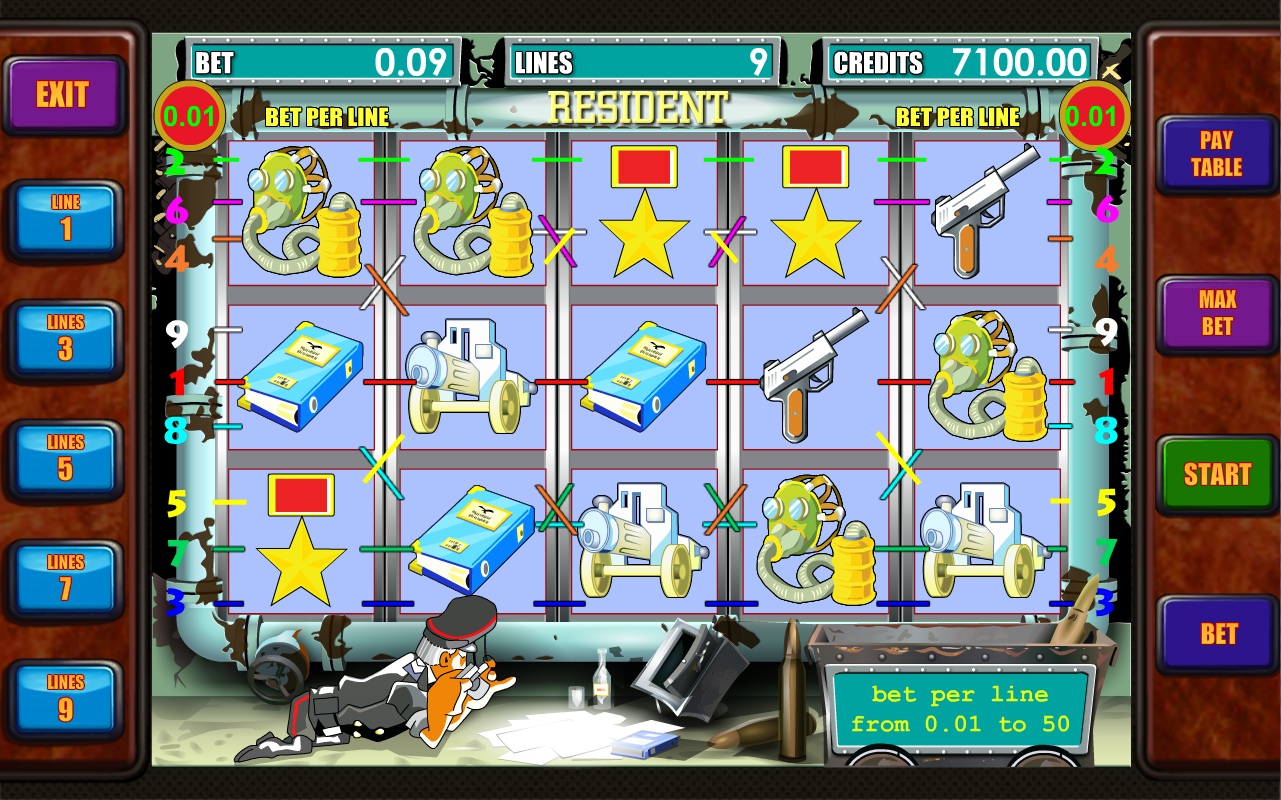
Task: Click the Max Bet button
Action: [1217, 313]
